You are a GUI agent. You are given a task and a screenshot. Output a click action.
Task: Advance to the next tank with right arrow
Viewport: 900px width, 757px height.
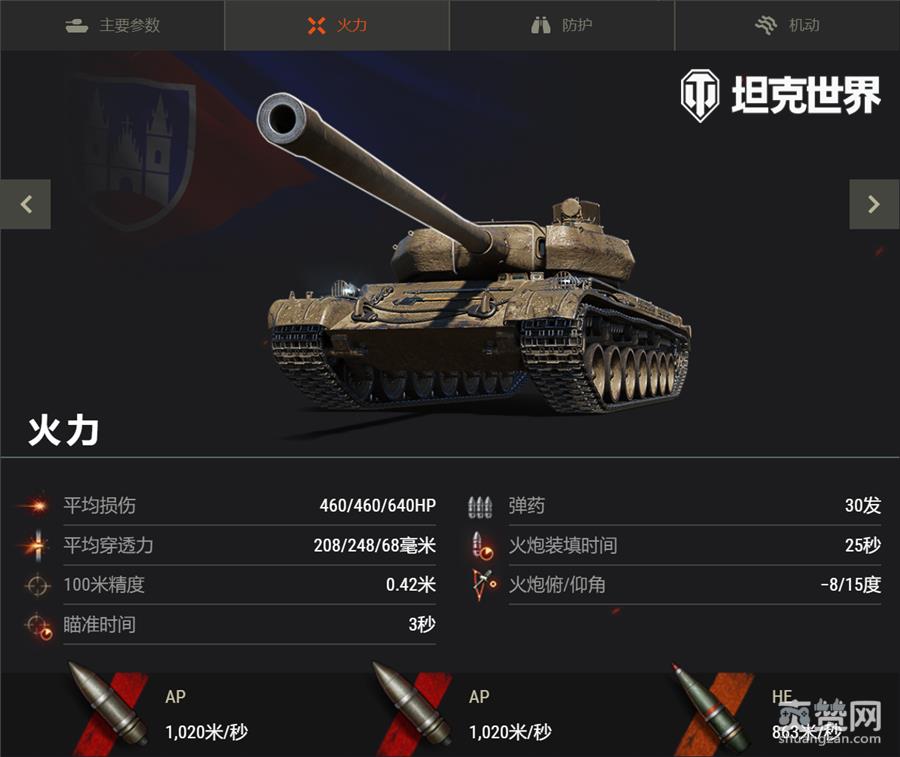click(874, 204)
